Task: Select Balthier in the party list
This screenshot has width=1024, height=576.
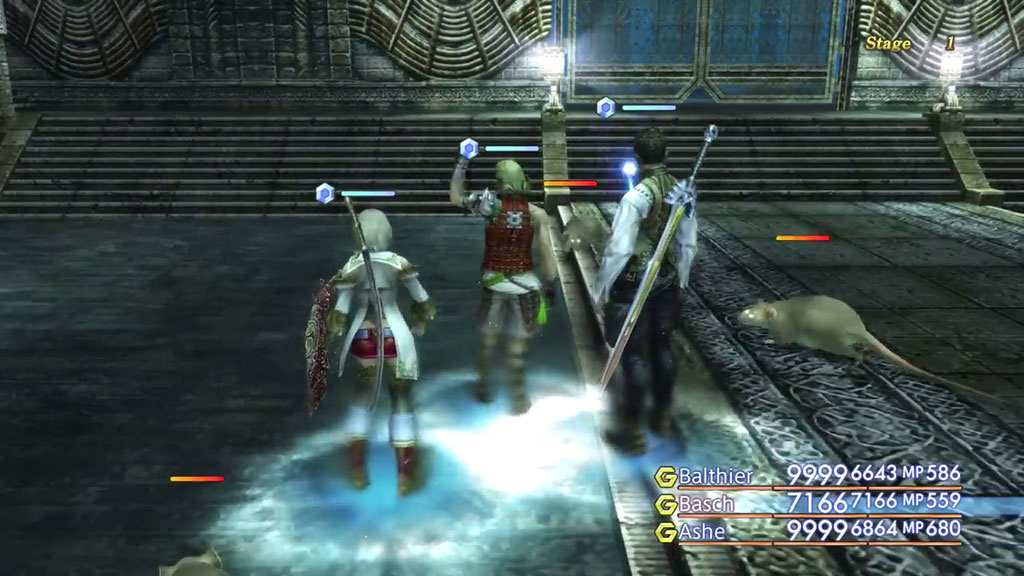Action: [x=715, y=476]
